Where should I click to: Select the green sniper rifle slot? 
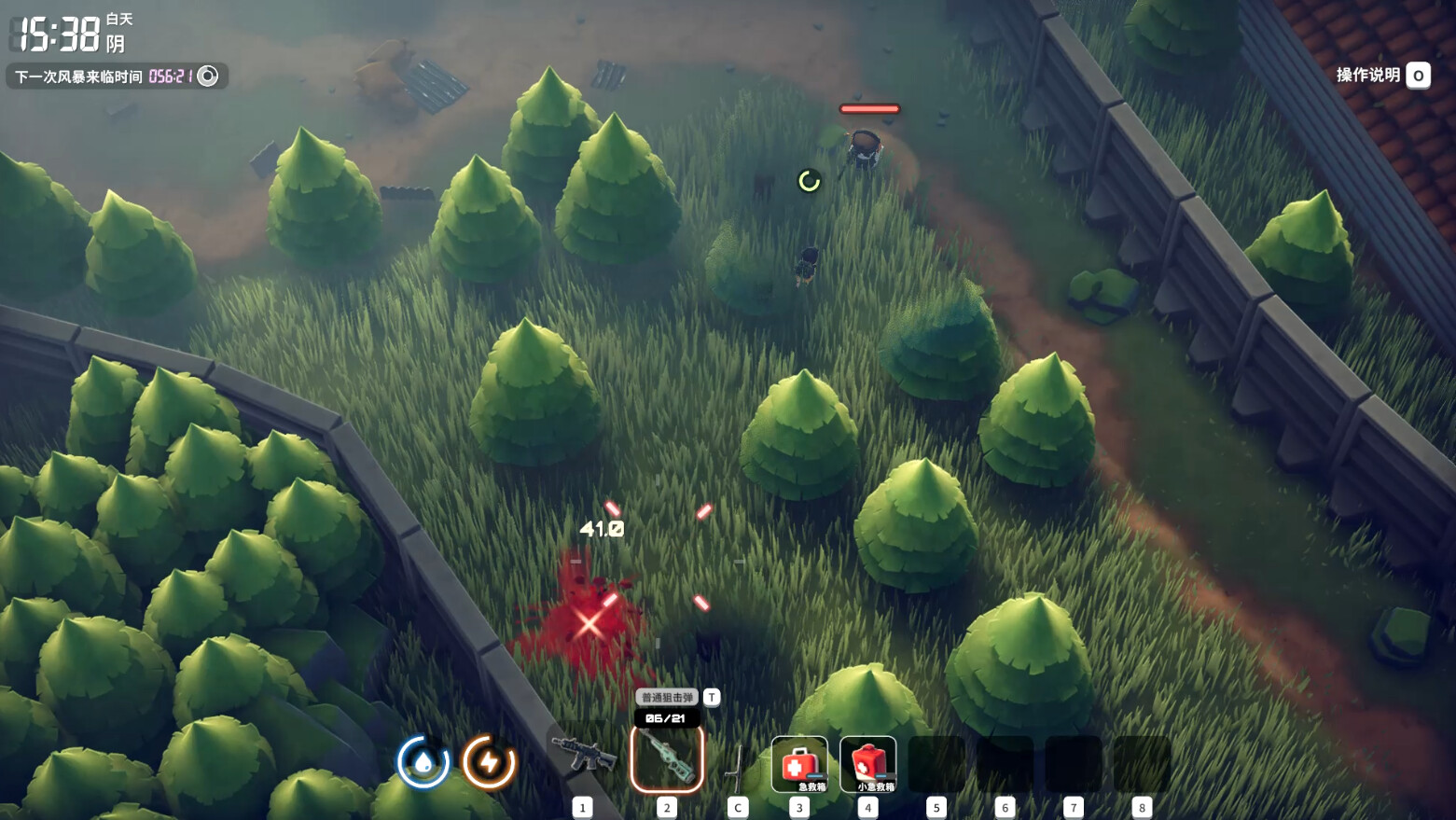[667, 758]
